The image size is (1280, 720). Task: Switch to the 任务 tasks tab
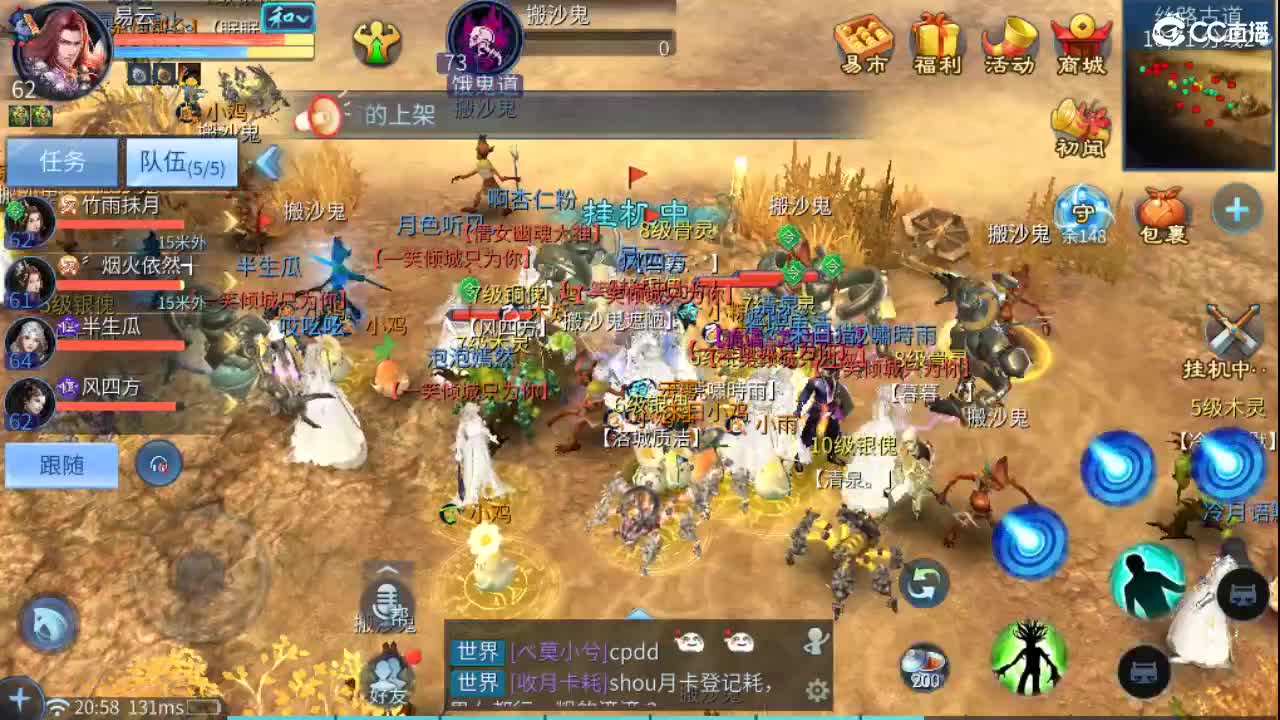(x=62, y=162)
